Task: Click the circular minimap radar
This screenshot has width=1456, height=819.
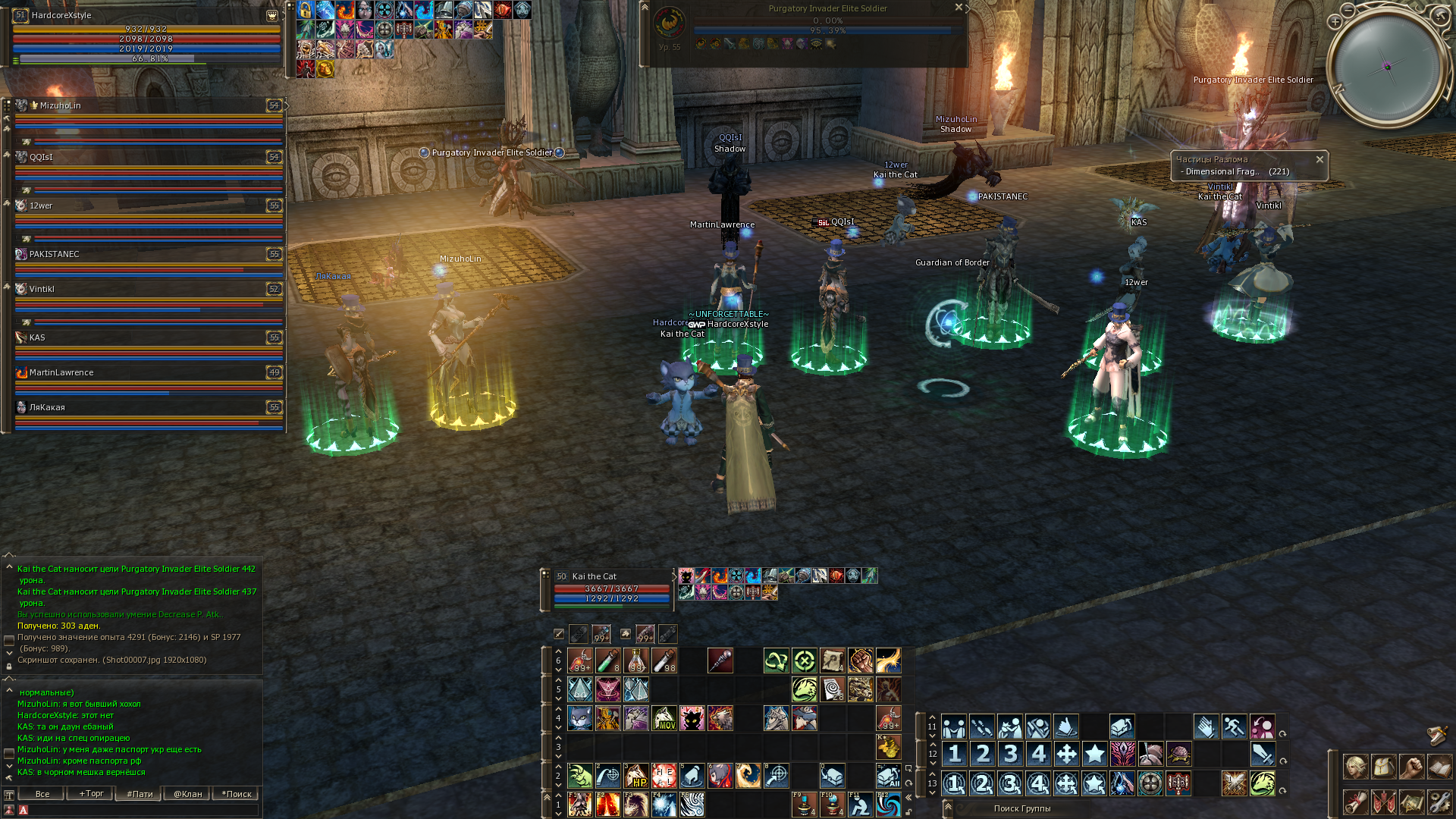Action: click(x=1388, y=67)
